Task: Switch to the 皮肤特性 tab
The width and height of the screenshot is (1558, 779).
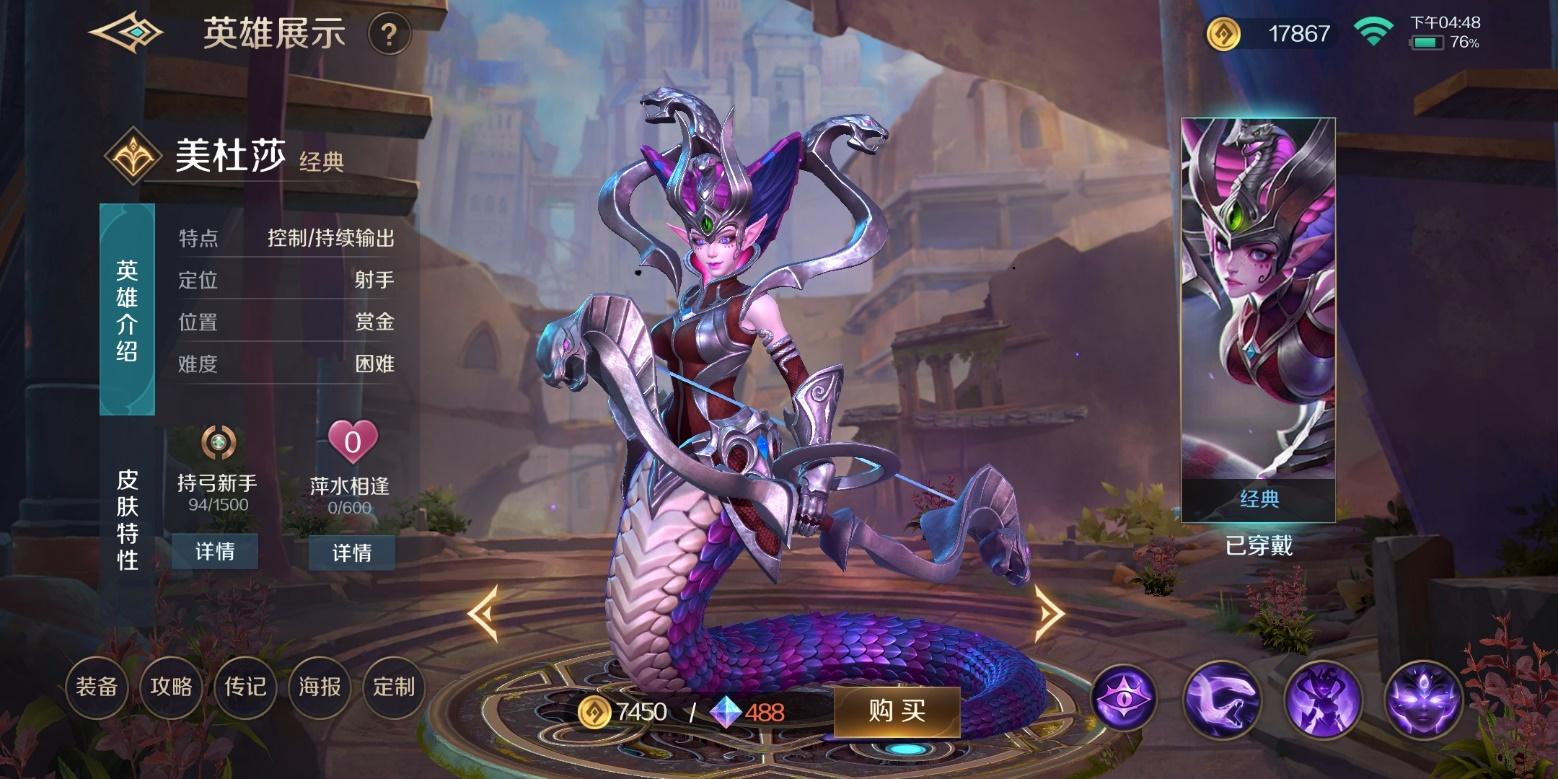Action: (x=127, y=518)
